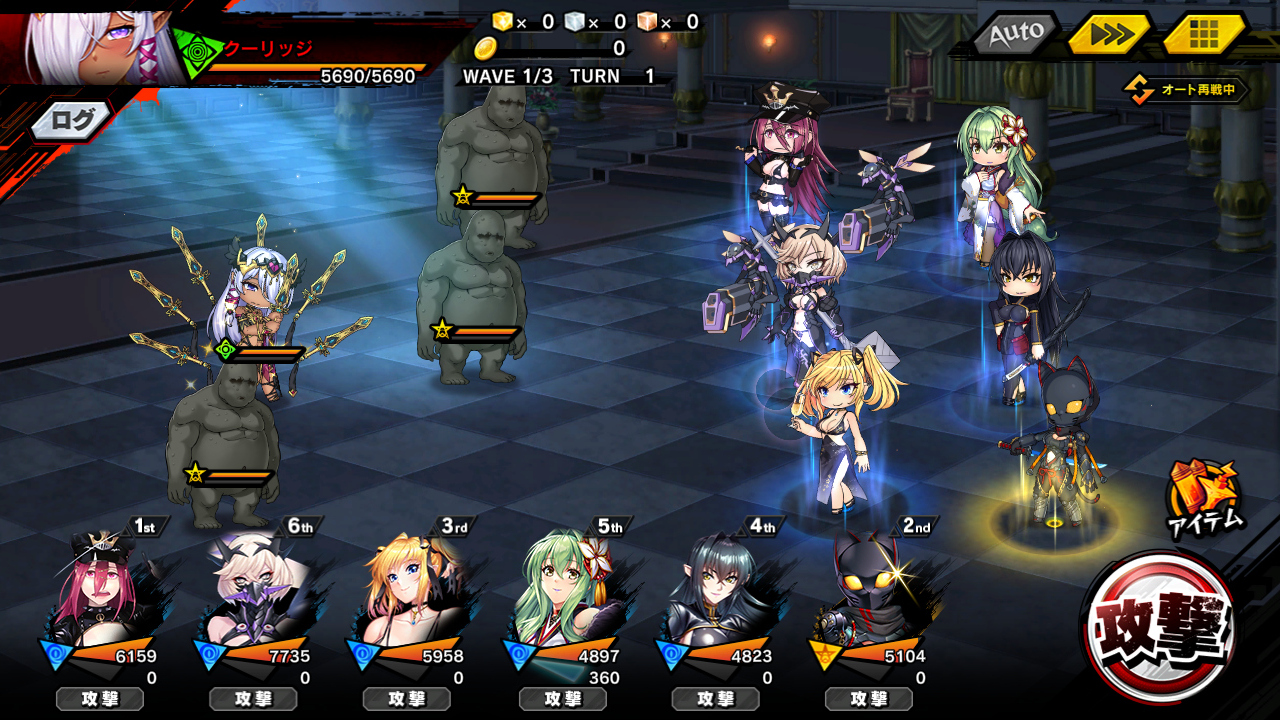Toggle the オート再戦中 auto-rematch indicator

click(x=1187, y=90)
